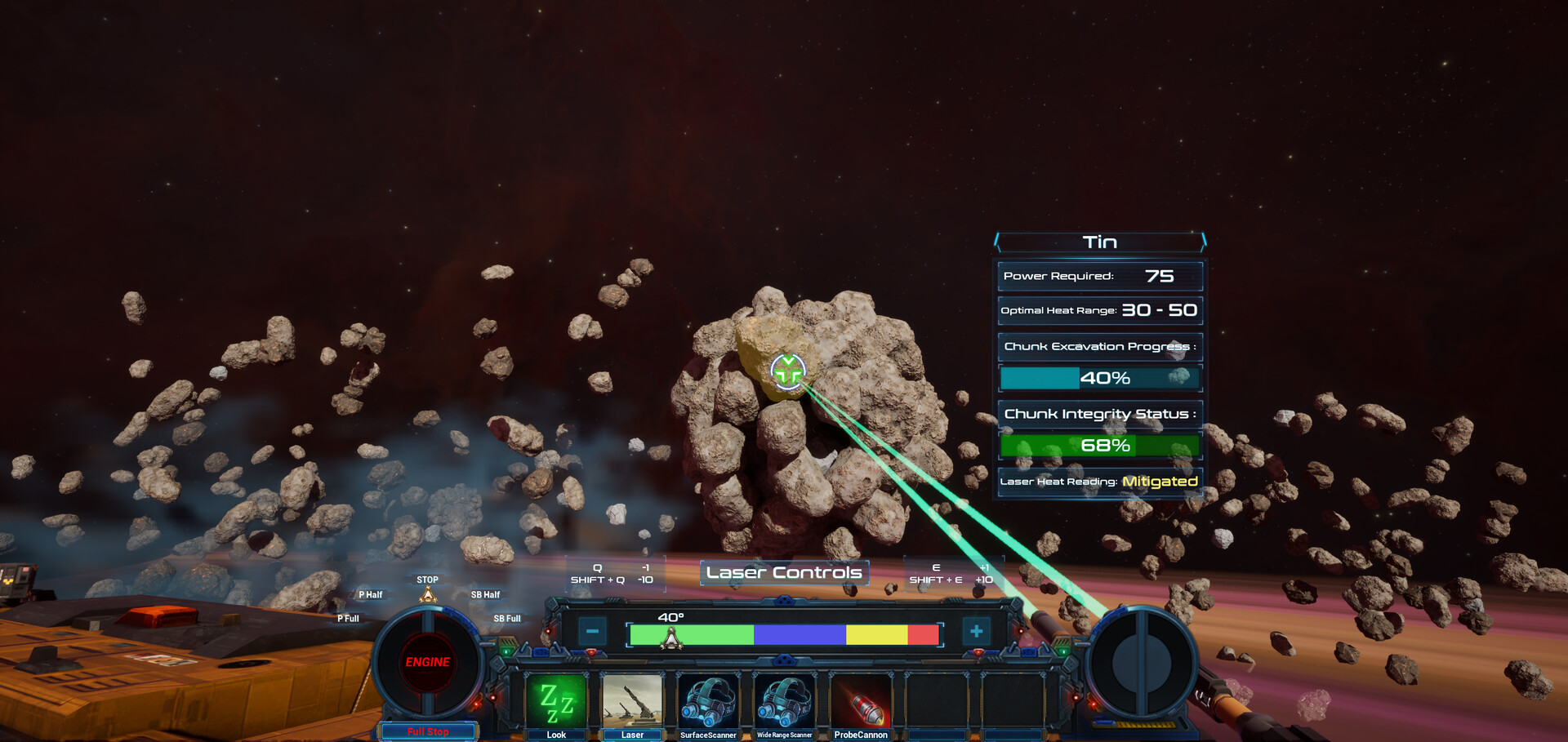Activate the Laser tool slot
Image resolution: width=1568 pixels, height=742 pixels.
tap(631, 702)
